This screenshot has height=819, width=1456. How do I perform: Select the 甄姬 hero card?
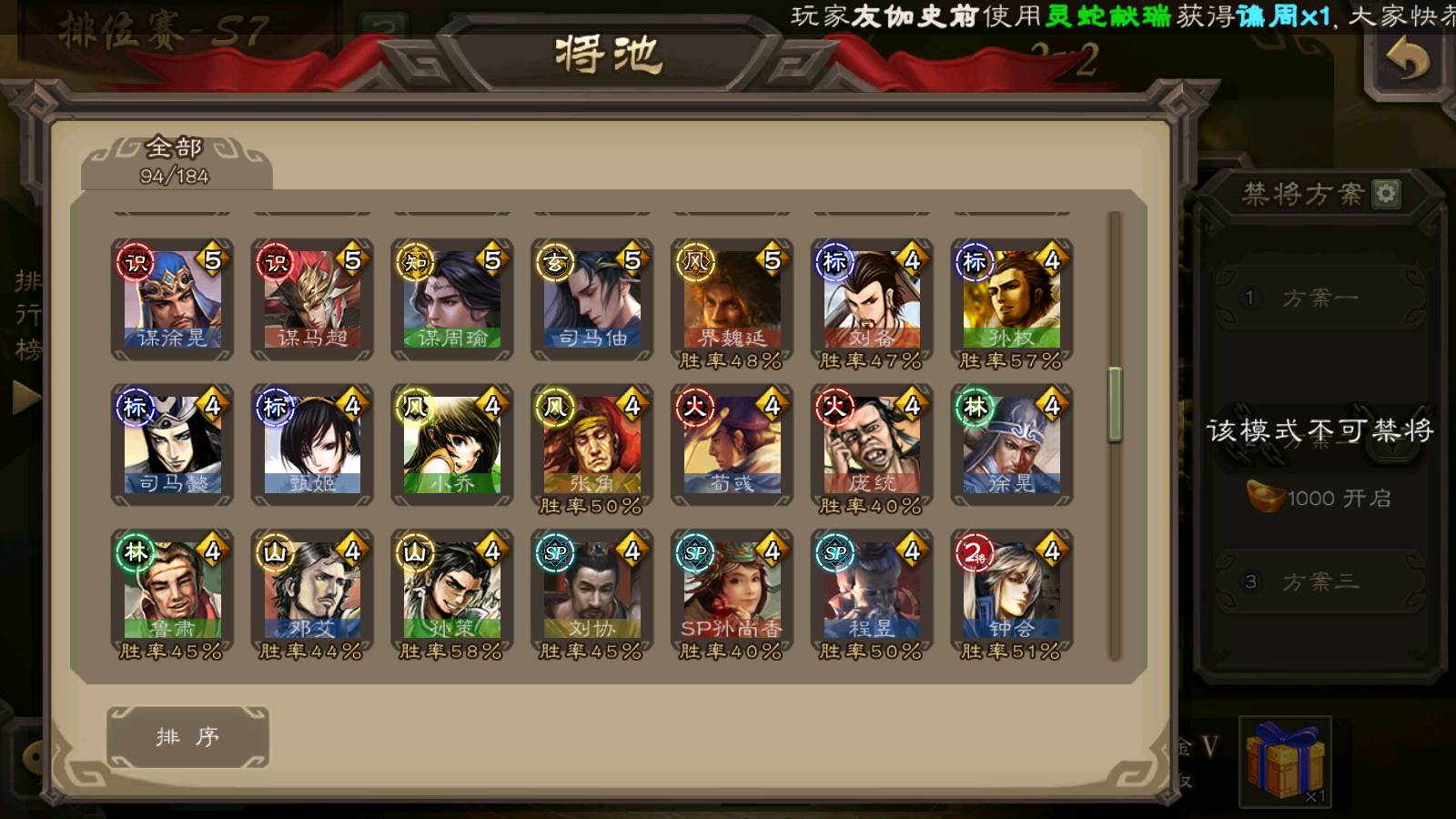(312, 445)
